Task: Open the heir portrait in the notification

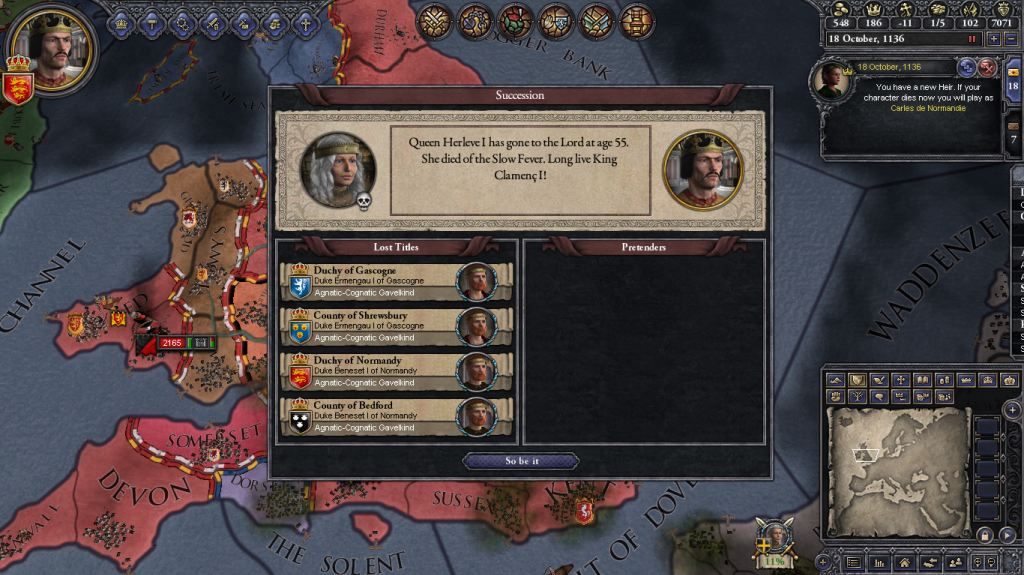Action: click(x=834, y=81)
